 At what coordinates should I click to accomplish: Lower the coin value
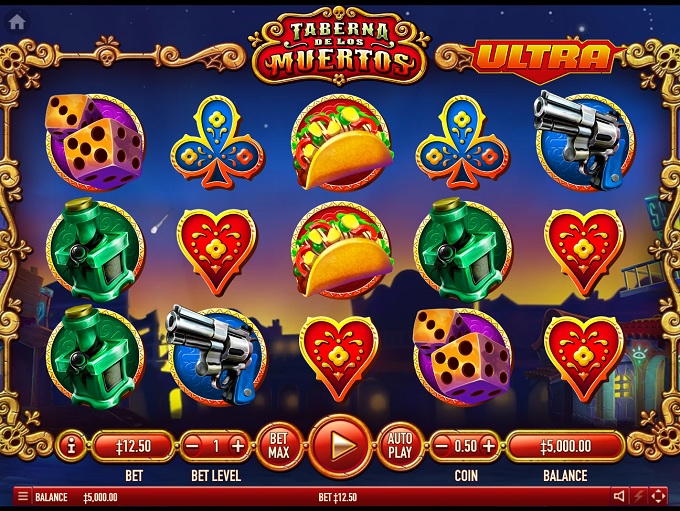tap(441, 446)
